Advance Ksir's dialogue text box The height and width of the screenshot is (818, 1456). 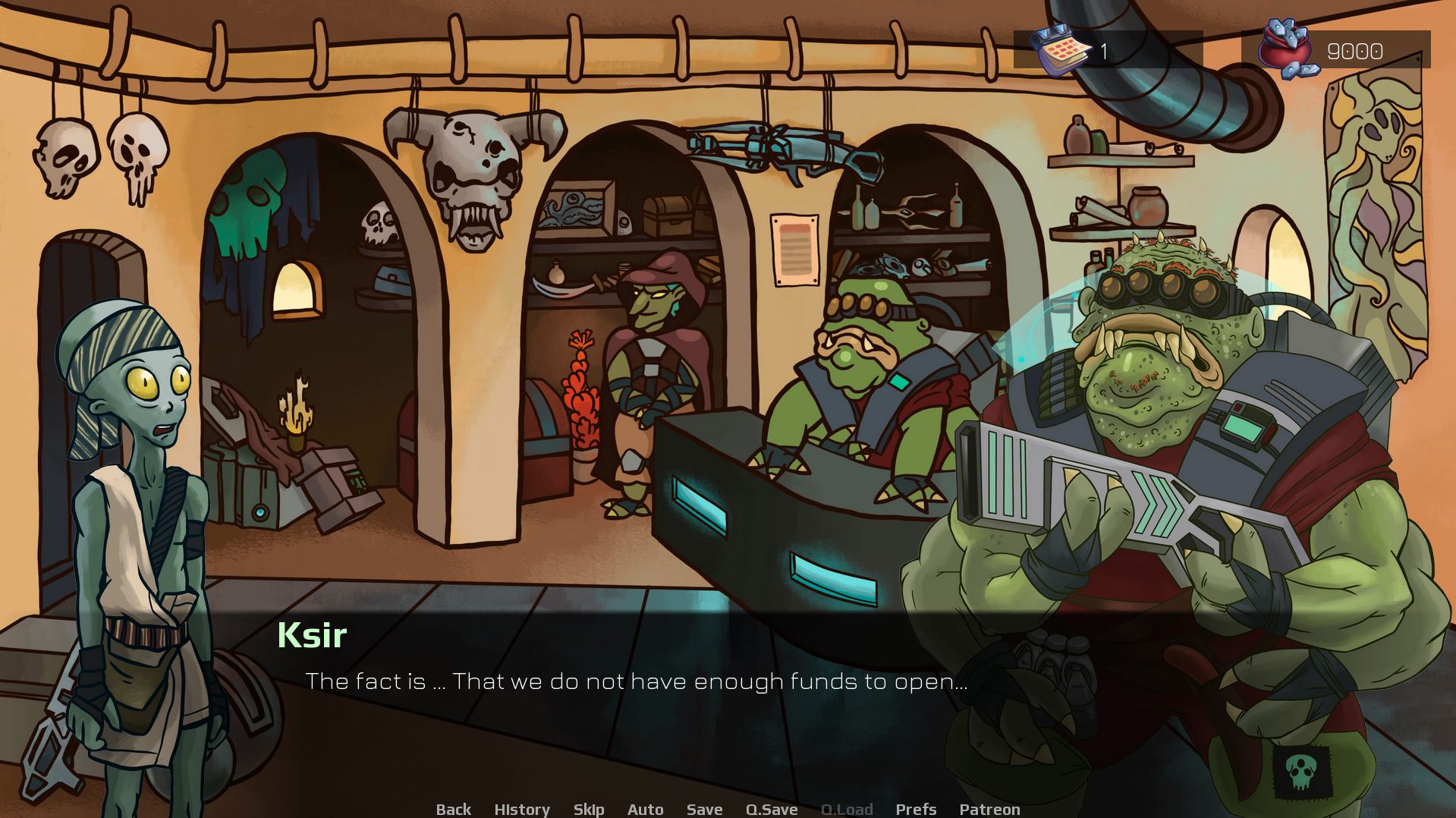636,681
